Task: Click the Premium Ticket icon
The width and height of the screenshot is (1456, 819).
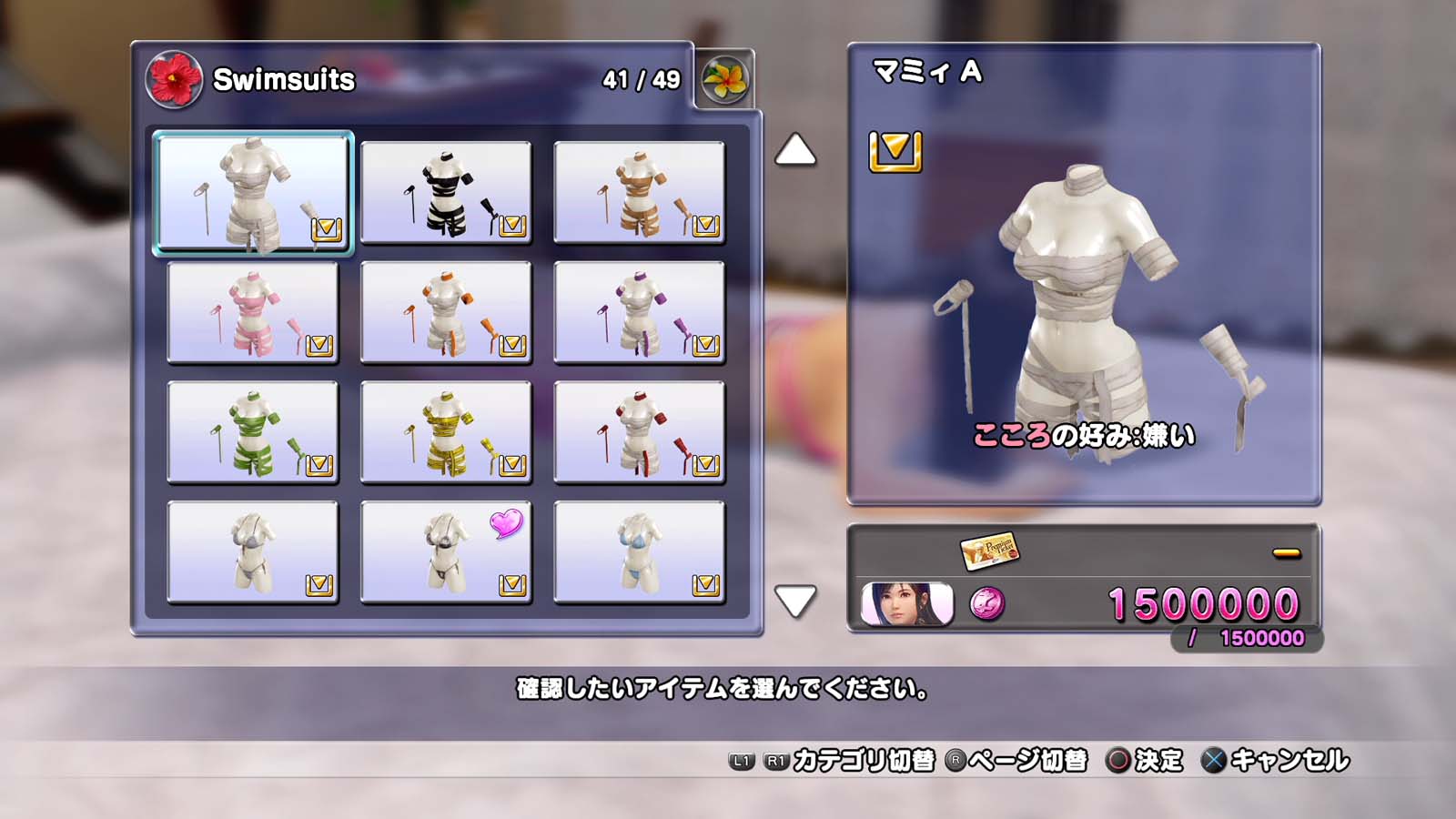Action: click(989, 550)
